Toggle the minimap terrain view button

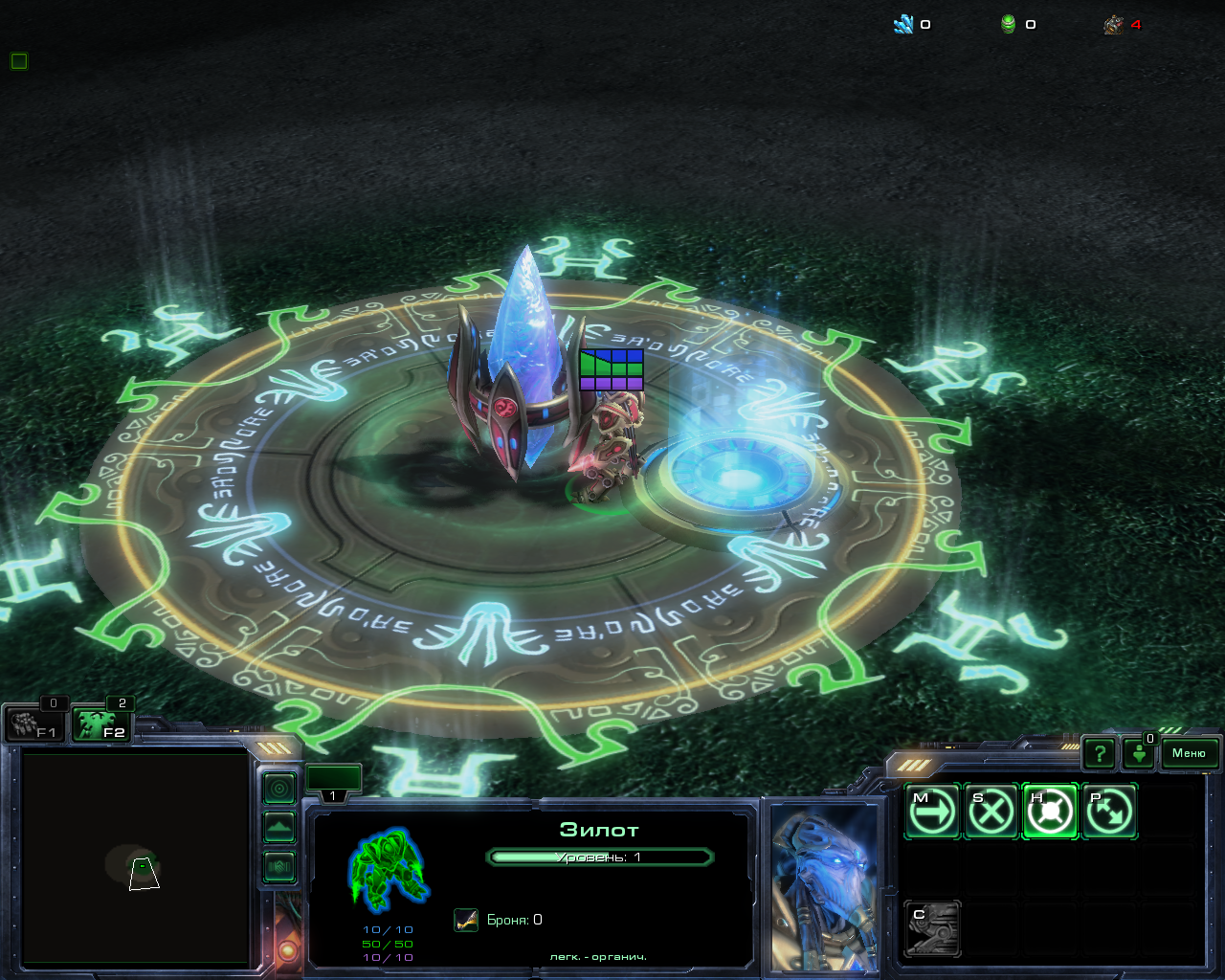click(279, 828)
